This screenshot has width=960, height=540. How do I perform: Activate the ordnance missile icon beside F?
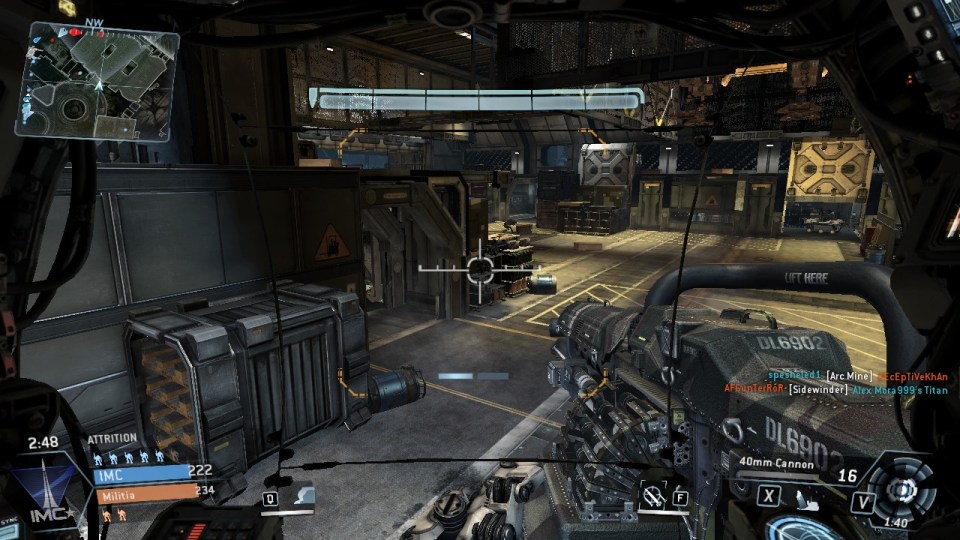tap(654, 494)
